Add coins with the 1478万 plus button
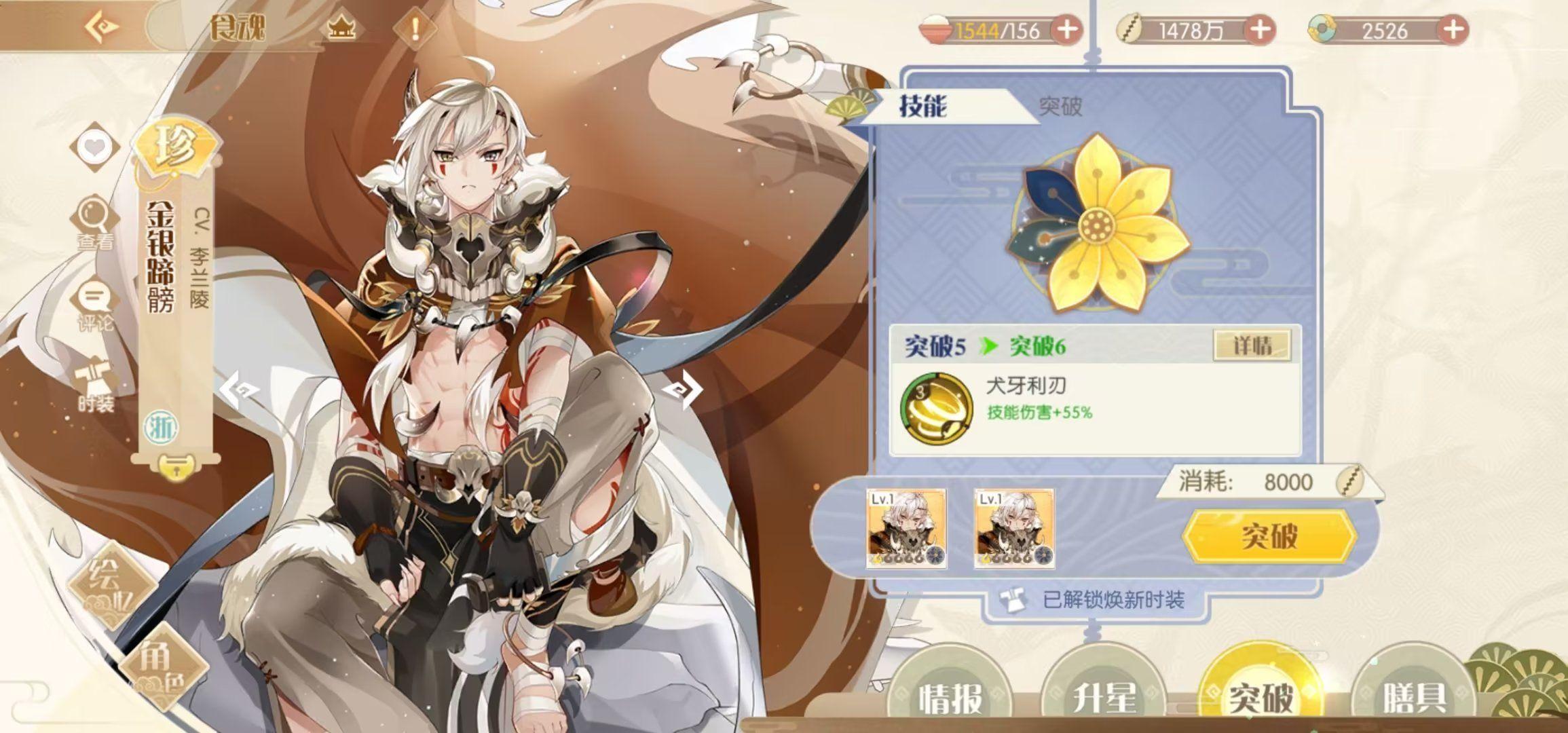The image size is (1568, 733). click(1261, 30)
